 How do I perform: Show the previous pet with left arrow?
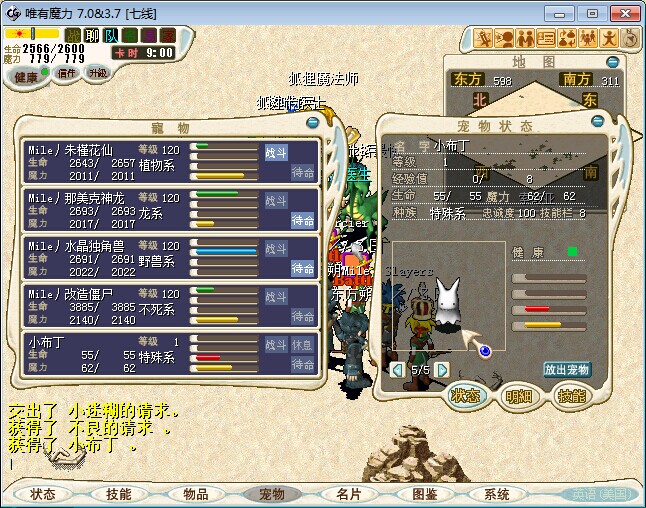click(x=398, y=370)
